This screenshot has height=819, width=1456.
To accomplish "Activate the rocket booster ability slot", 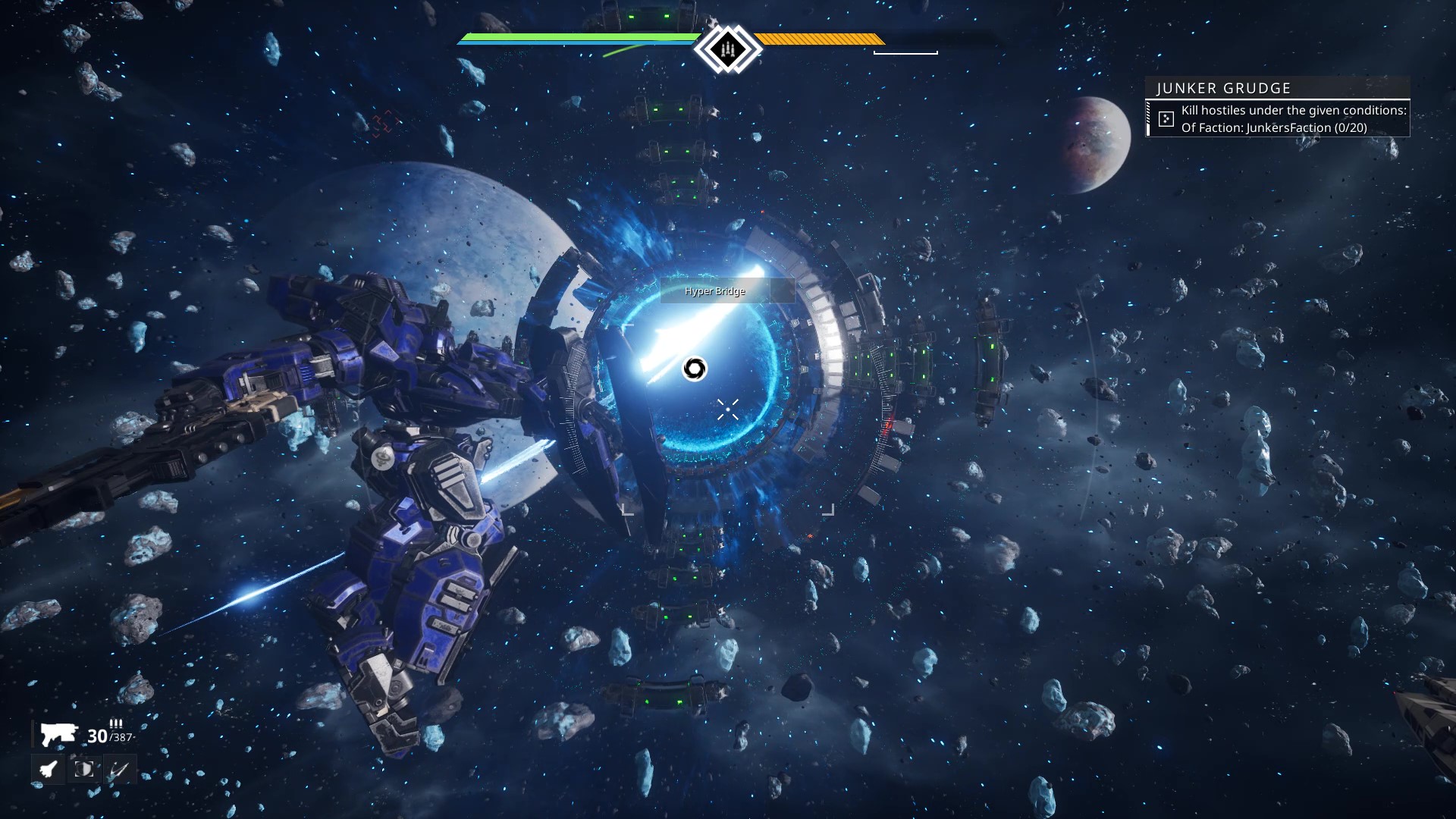I will coord(49,770).
